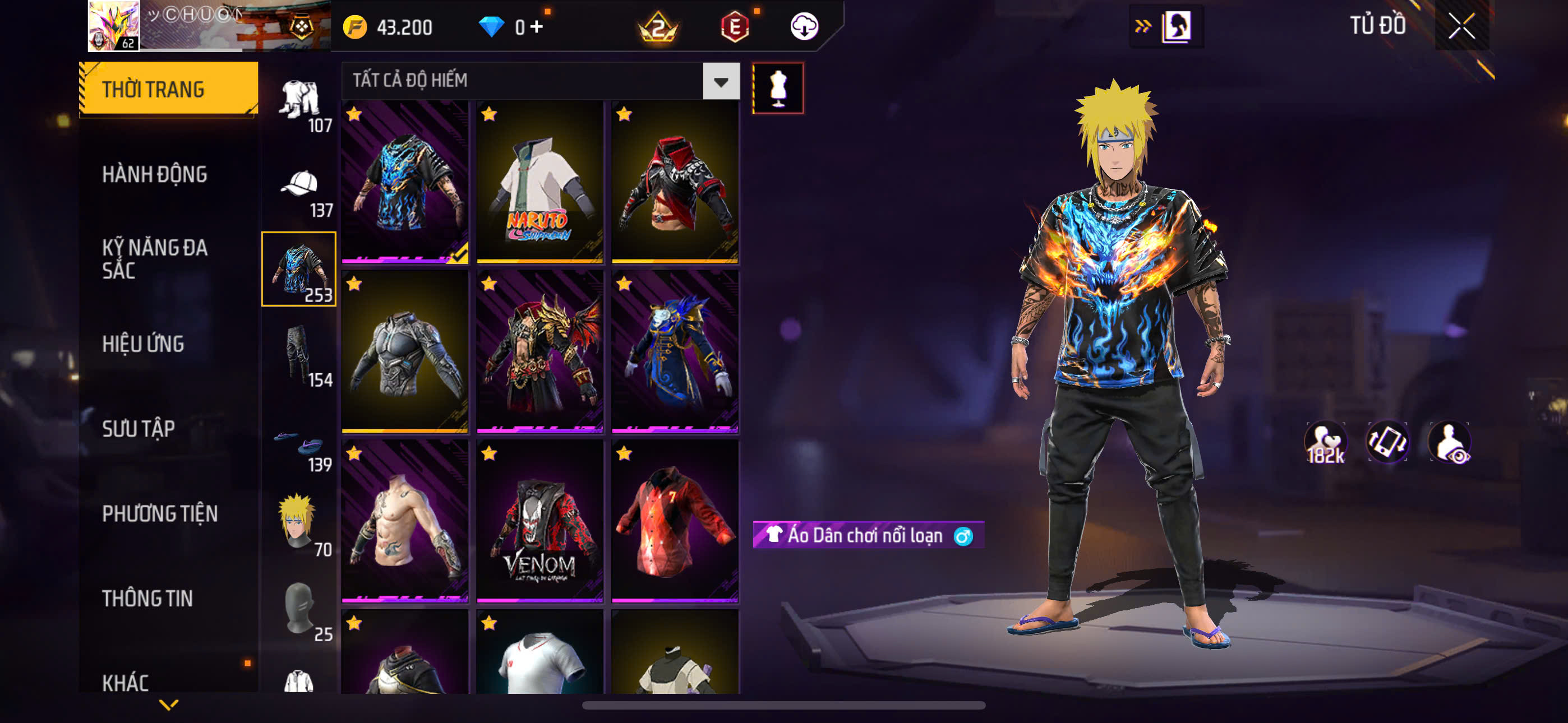1568x723 pixels.
Task: Open the Tất Cả Độ Hiếm rarity dropdown
Action: pos(721,81)
